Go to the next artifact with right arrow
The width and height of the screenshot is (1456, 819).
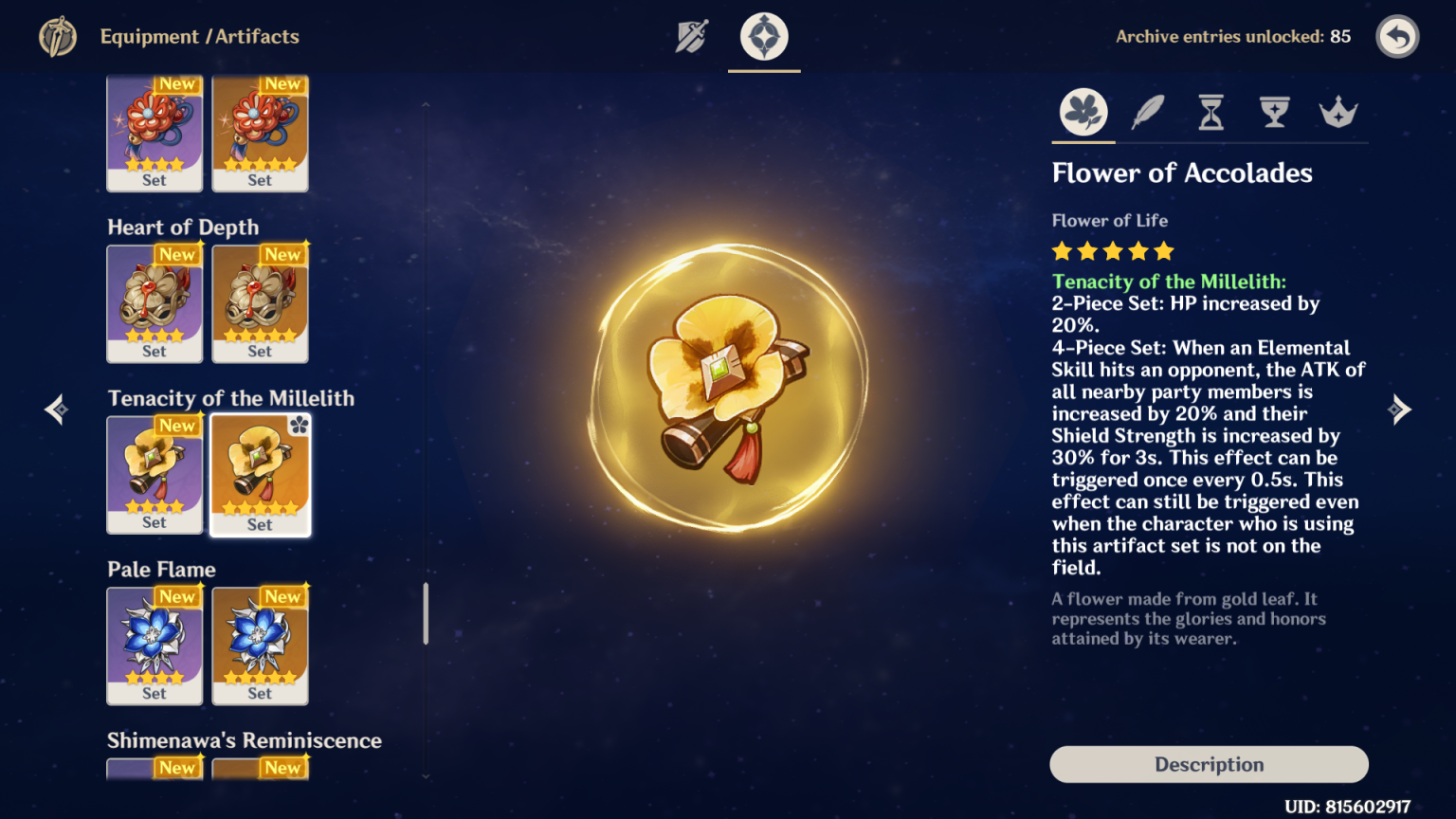[x=1399, y=409]
